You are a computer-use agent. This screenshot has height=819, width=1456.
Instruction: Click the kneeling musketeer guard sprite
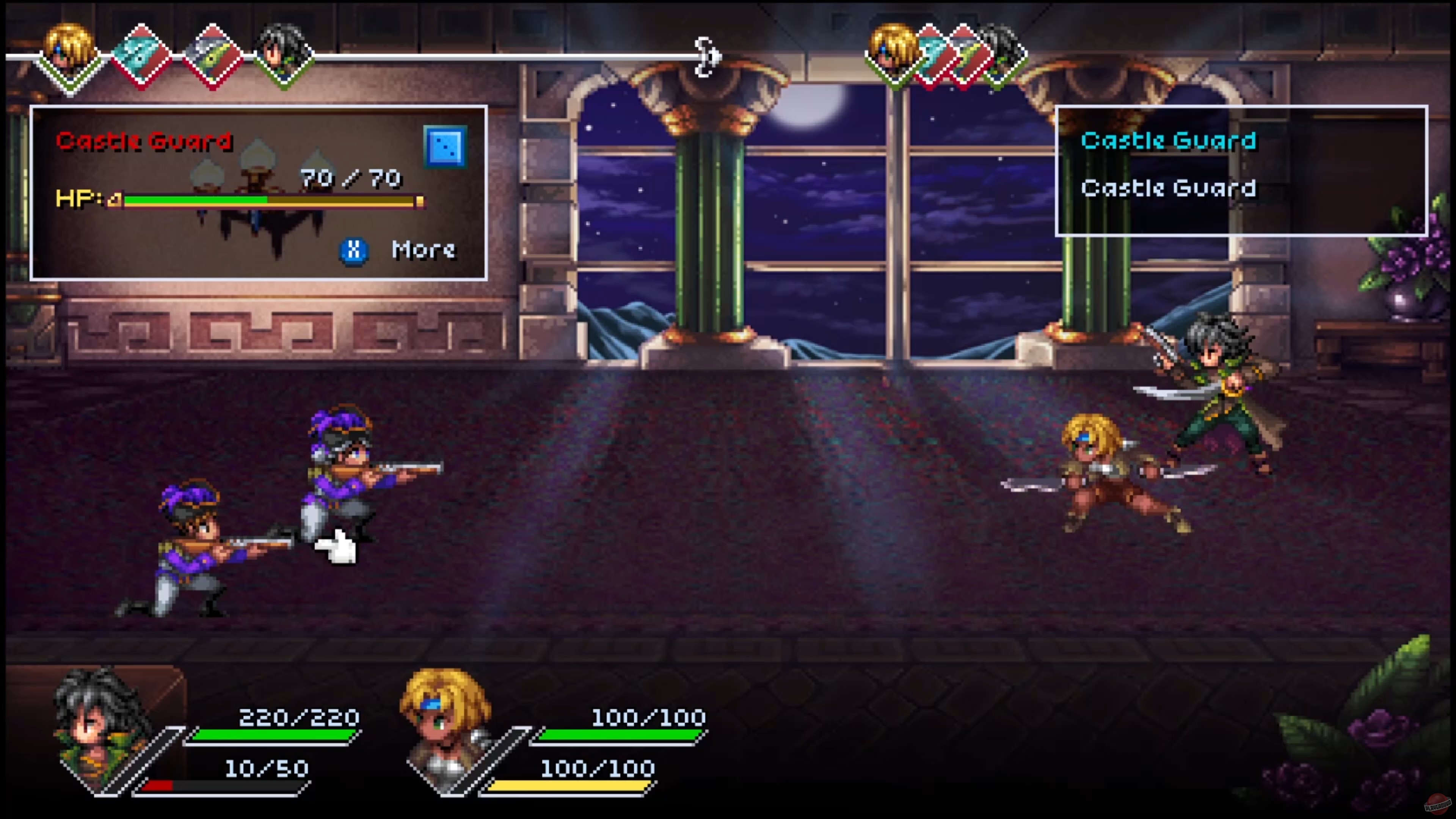point(192,554)
